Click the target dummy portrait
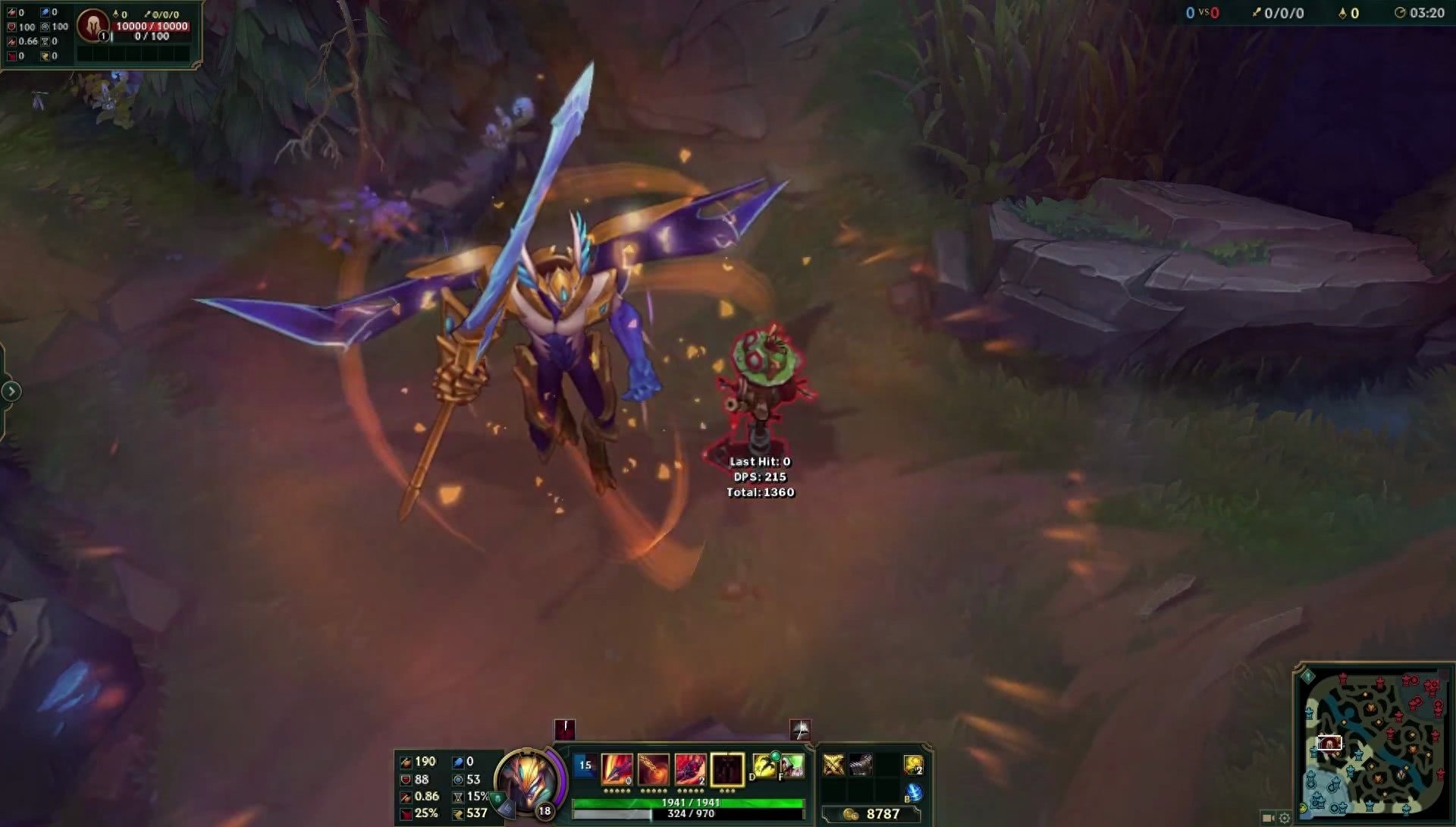Image resolution: width=1456 pixels, height=827 pixels. [93, 25]
